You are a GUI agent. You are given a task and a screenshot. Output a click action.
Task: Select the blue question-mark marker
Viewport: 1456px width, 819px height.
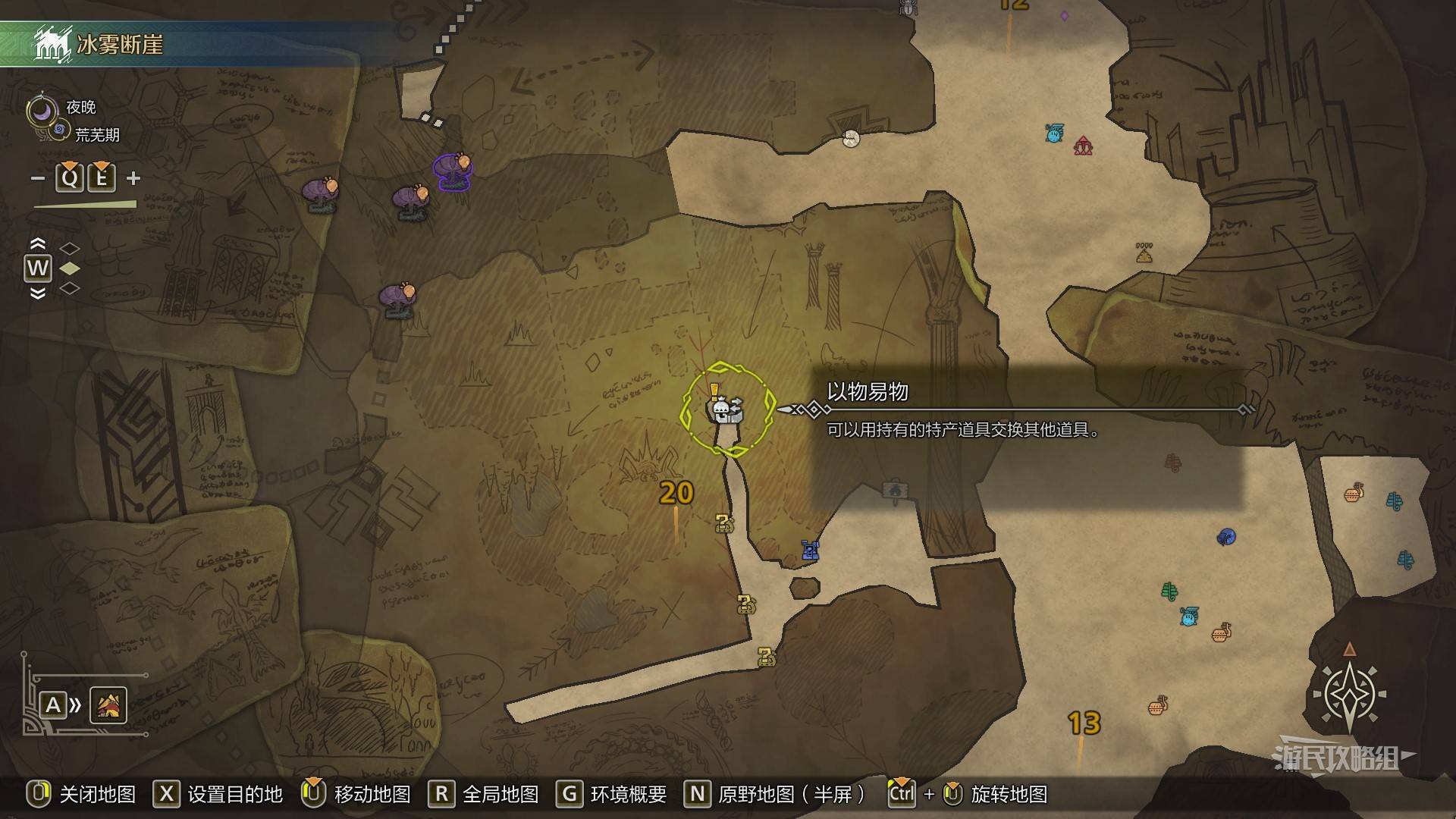coord(810,551)
